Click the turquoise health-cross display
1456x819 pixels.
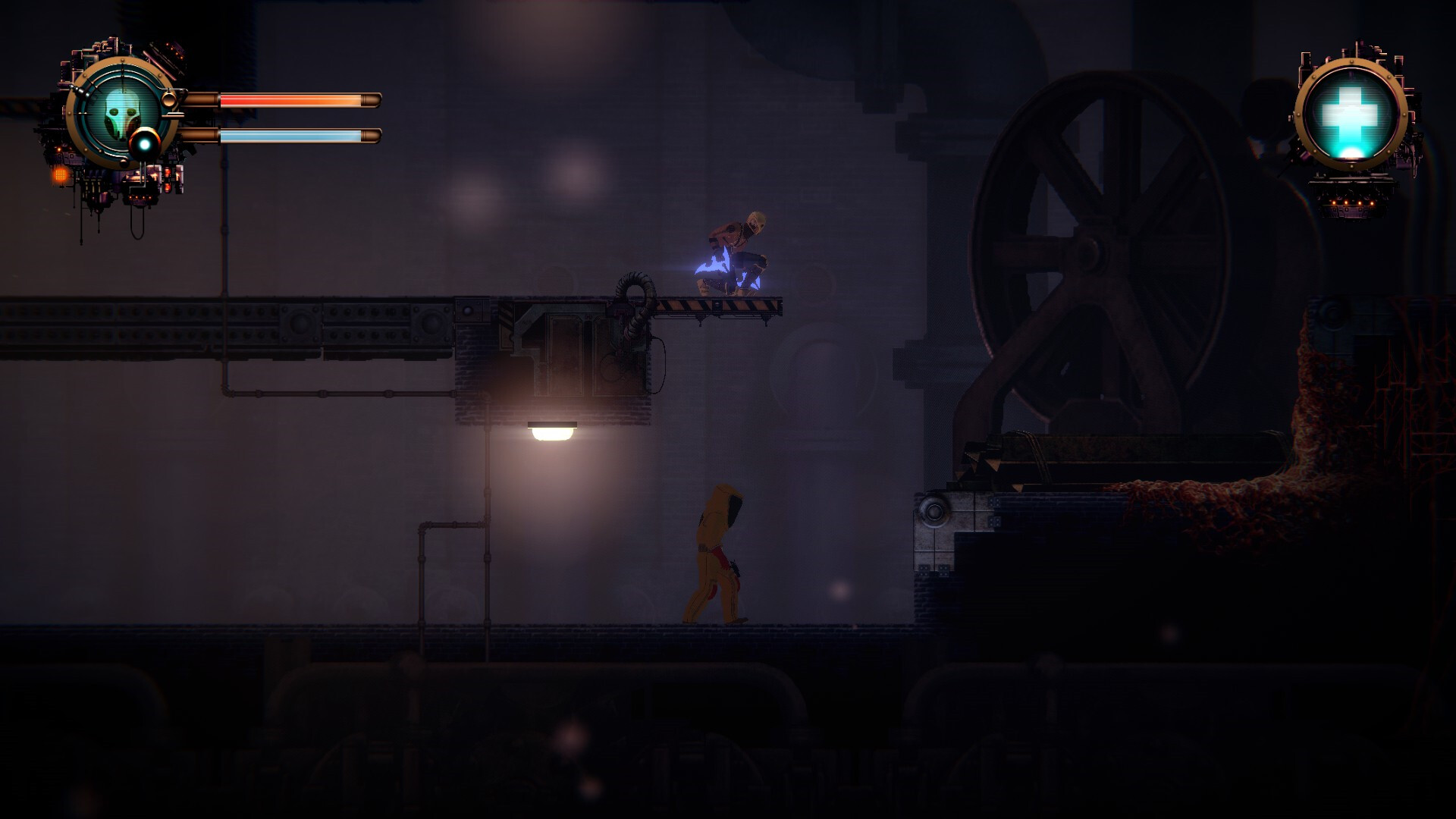[x=1350, y=112]
